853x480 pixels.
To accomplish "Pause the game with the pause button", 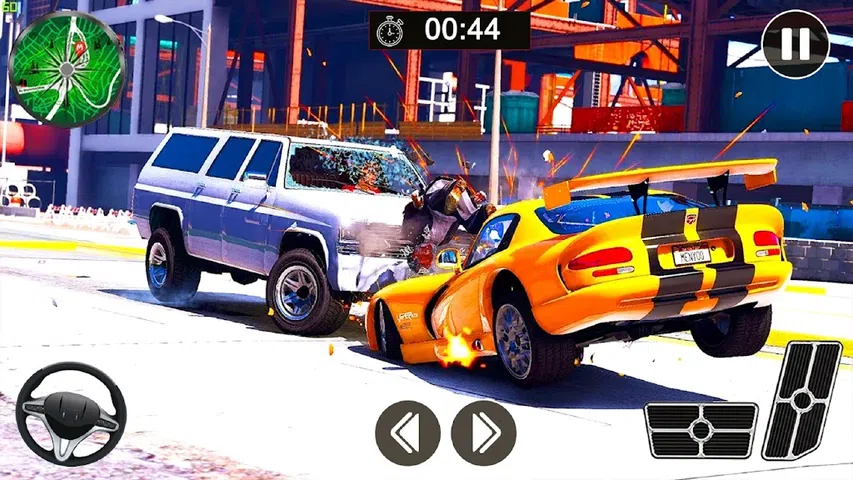I will [x=795, y=44].
